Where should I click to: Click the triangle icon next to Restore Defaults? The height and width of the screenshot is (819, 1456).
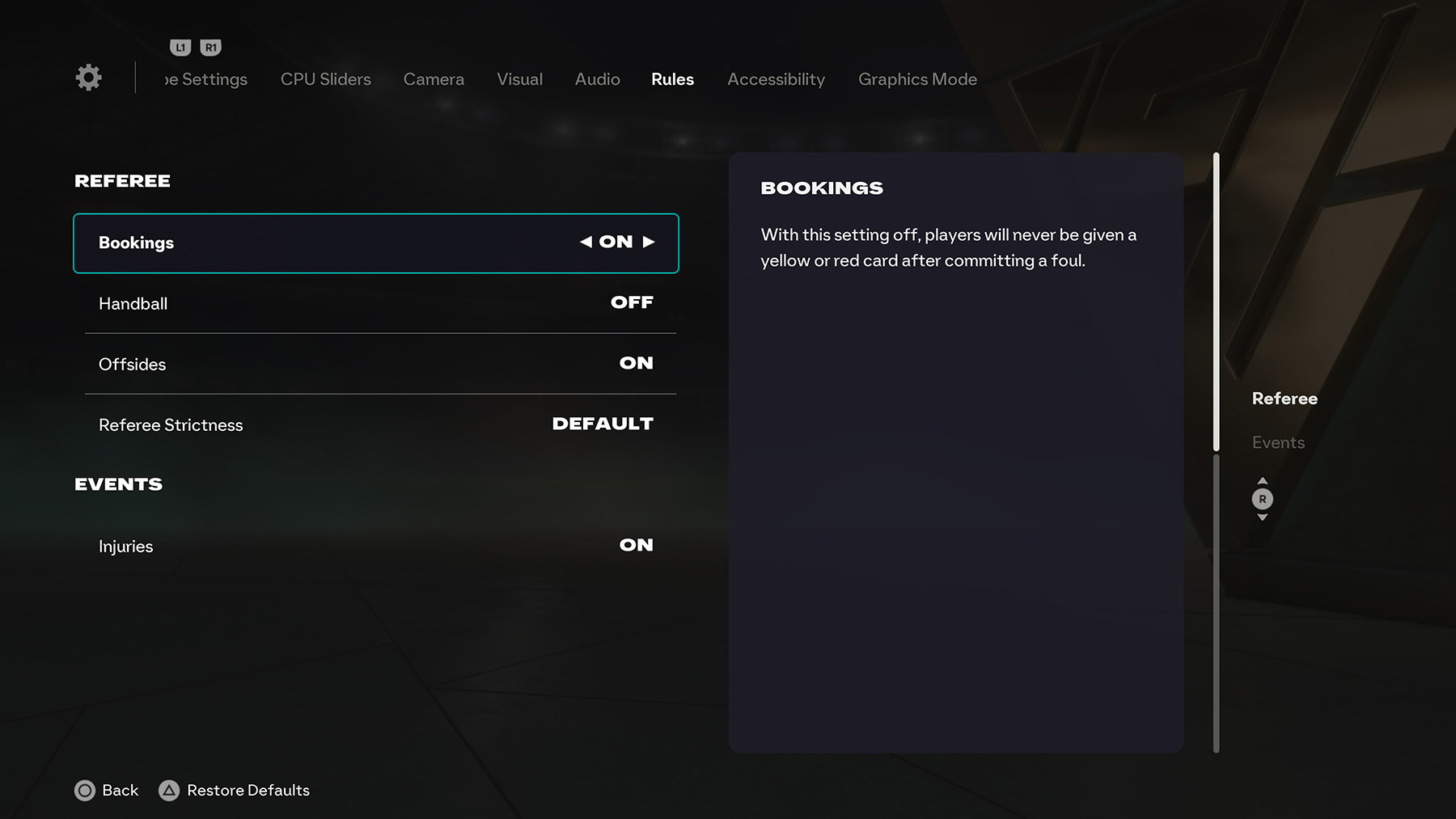point(170,790)
